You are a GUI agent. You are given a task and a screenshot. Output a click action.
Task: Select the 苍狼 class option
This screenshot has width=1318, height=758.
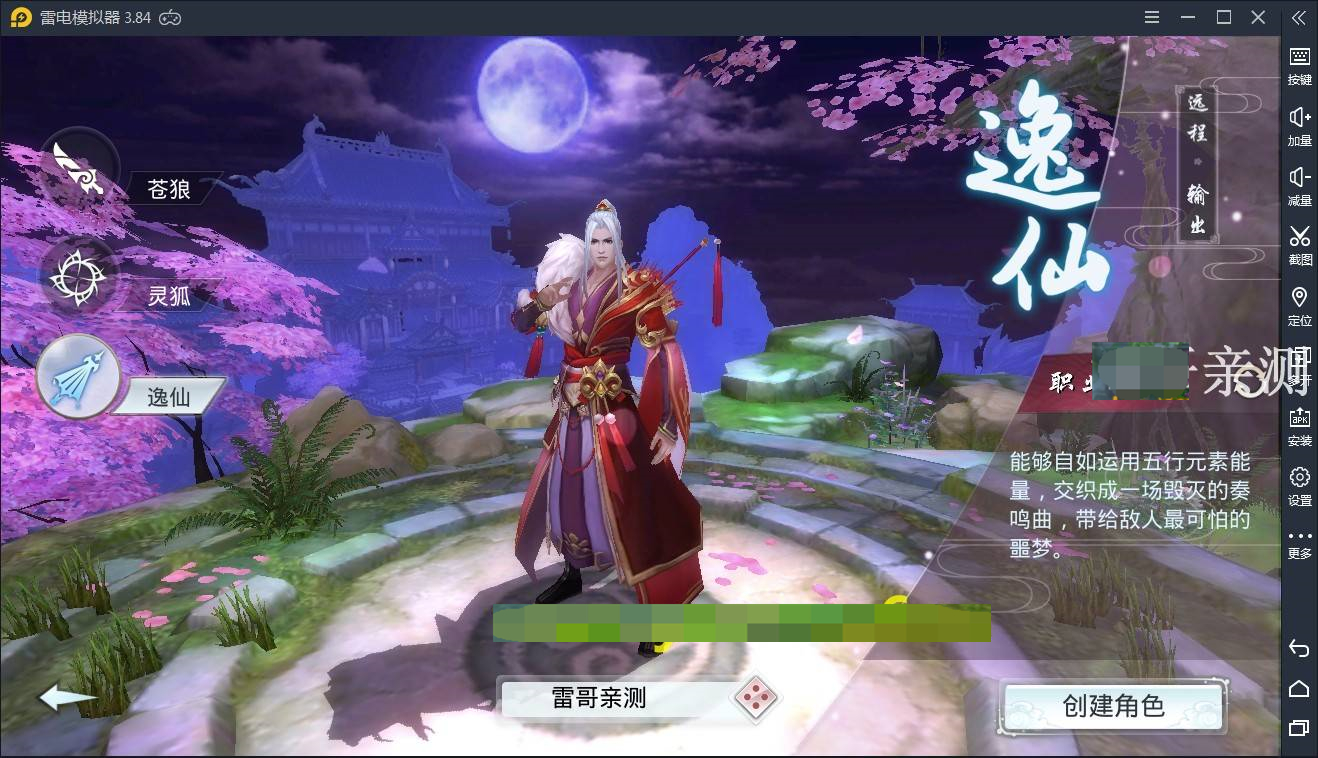pos(170,190)
